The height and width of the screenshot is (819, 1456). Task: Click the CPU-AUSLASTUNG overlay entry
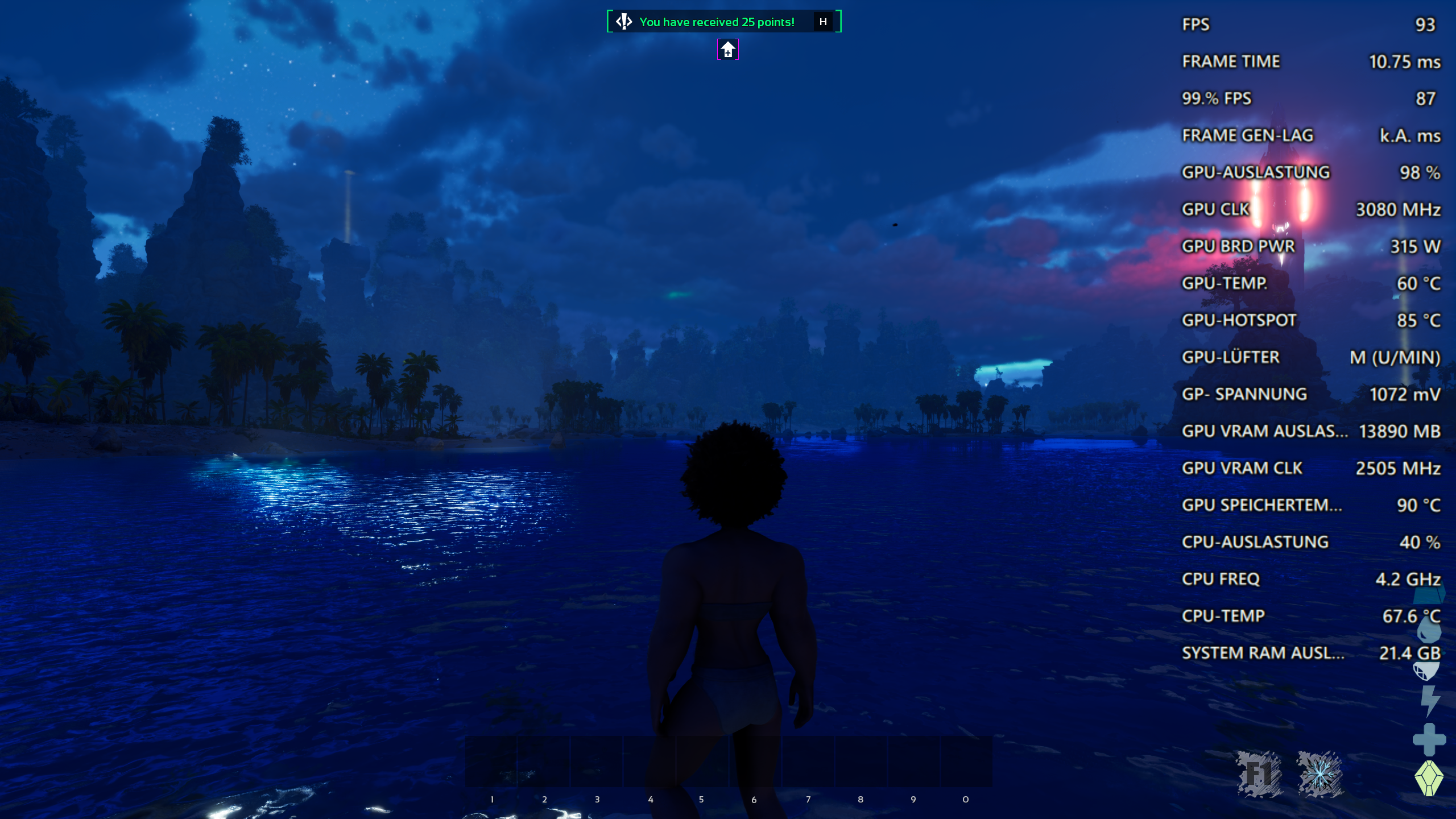click(1256, 541)
